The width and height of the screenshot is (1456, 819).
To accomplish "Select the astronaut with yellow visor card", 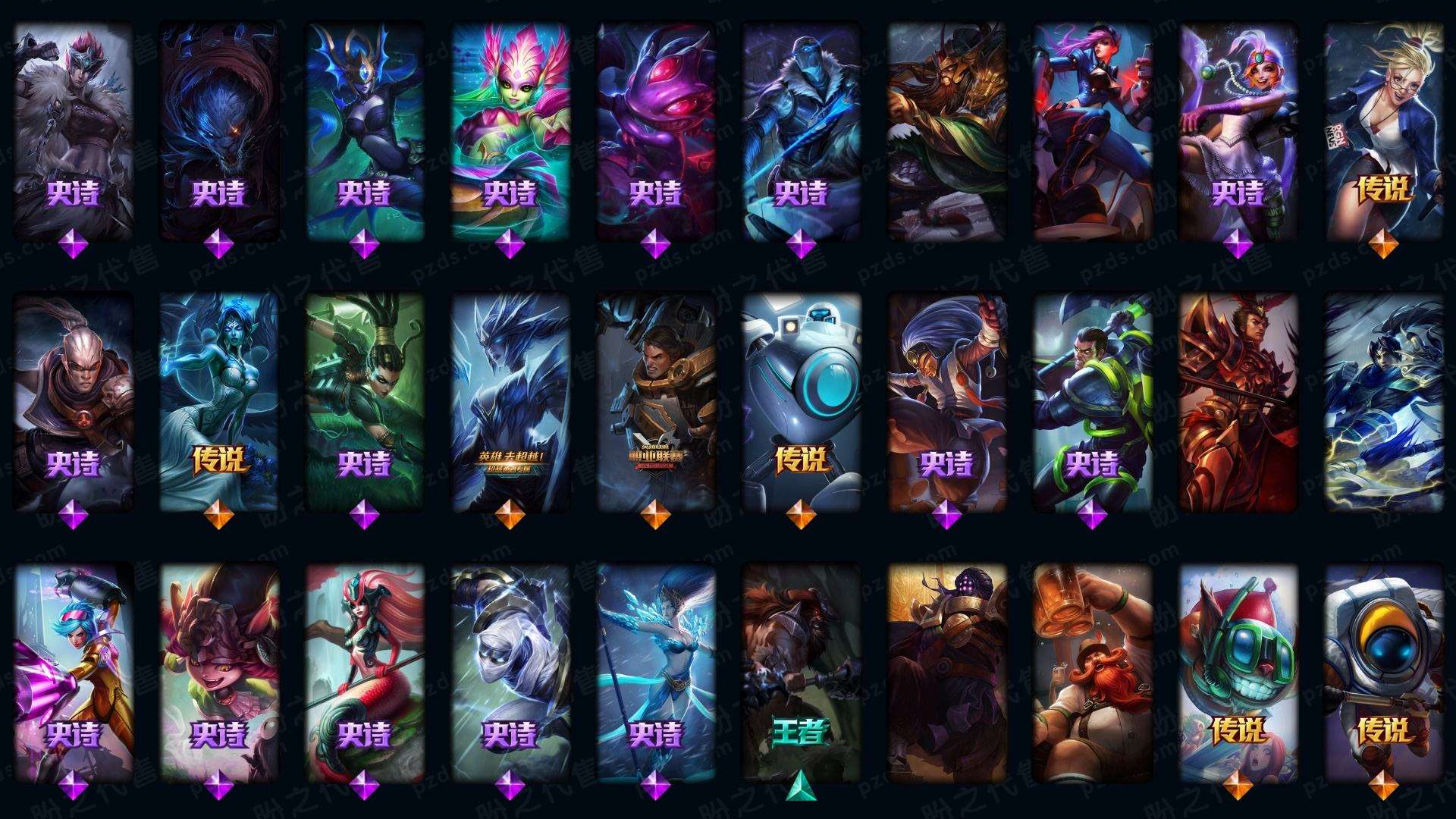I will pyautogui.click(x=1383, y=671).
